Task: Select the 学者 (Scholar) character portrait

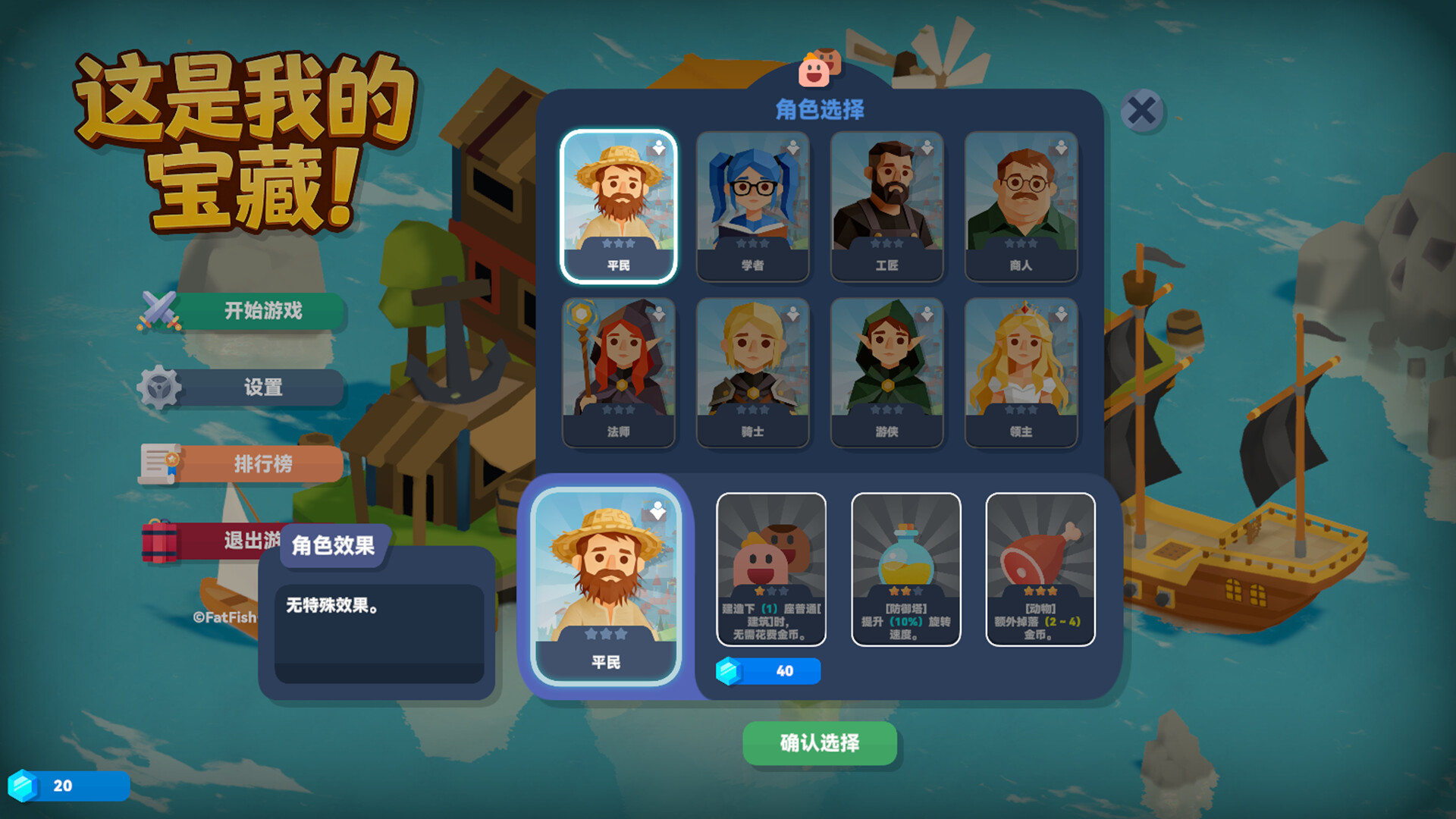Action: click(753, 206)
